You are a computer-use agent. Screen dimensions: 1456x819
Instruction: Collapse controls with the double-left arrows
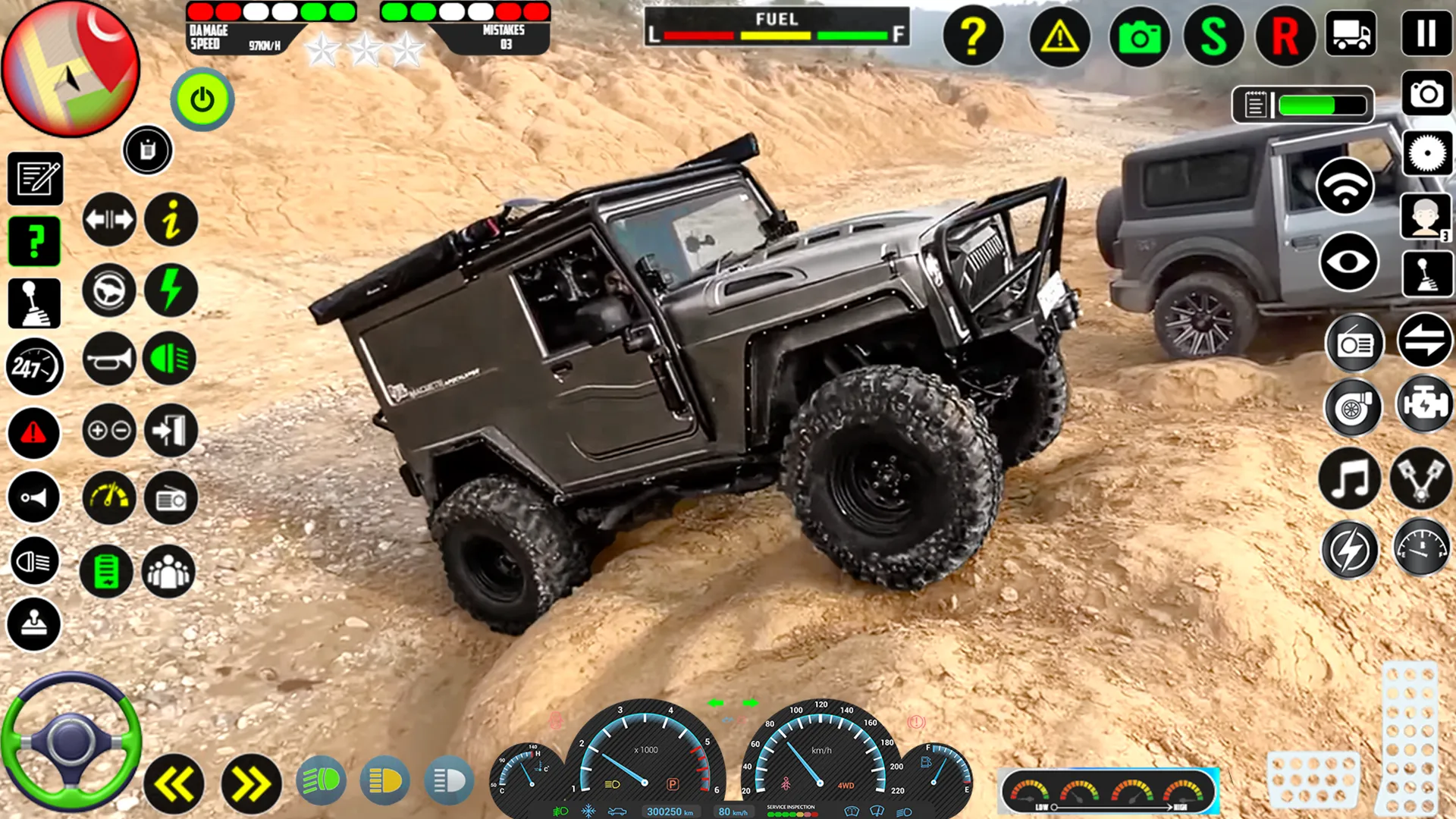(x=173, y=780)
